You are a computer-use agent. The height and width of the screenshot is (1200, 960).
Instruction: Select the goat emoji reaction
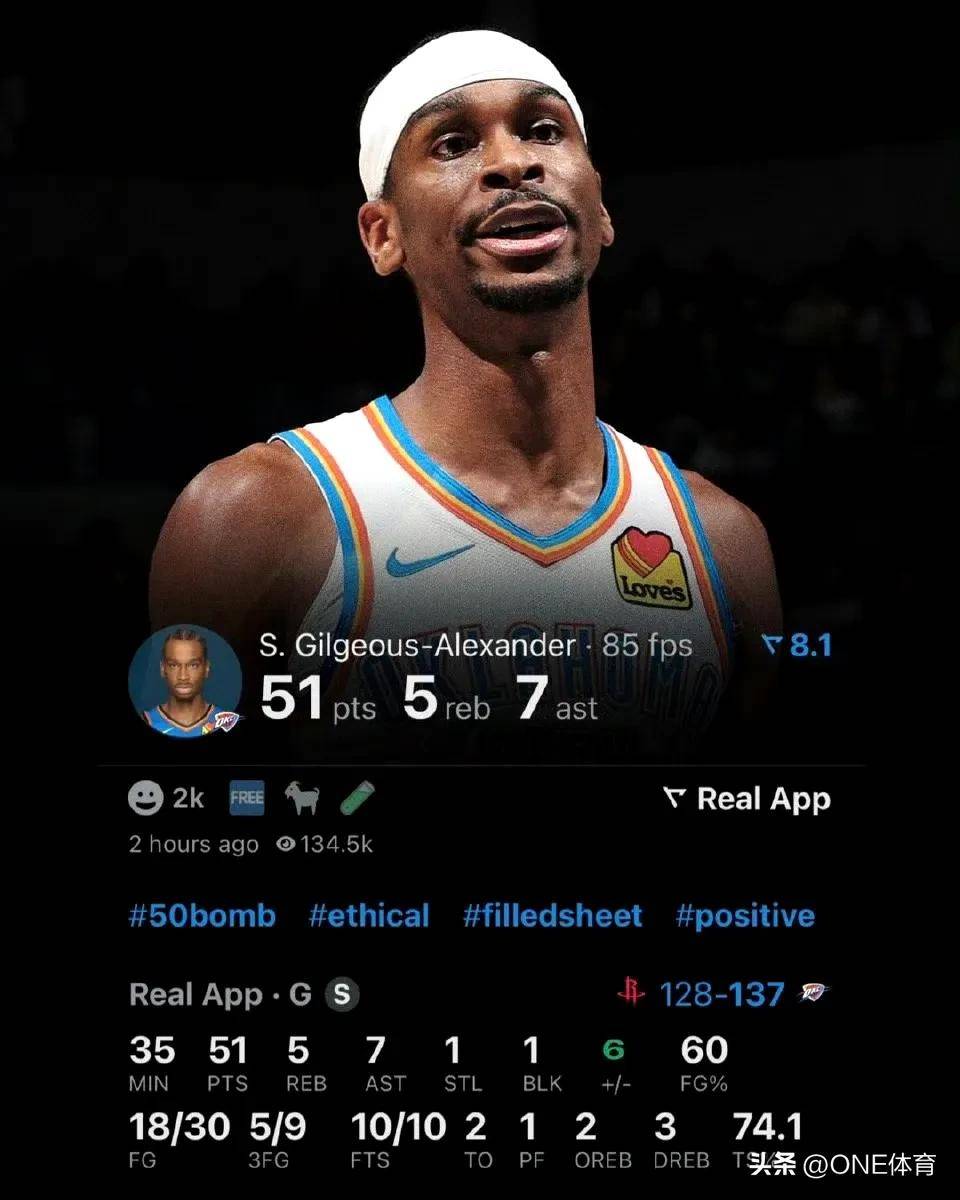coord(302,798)
